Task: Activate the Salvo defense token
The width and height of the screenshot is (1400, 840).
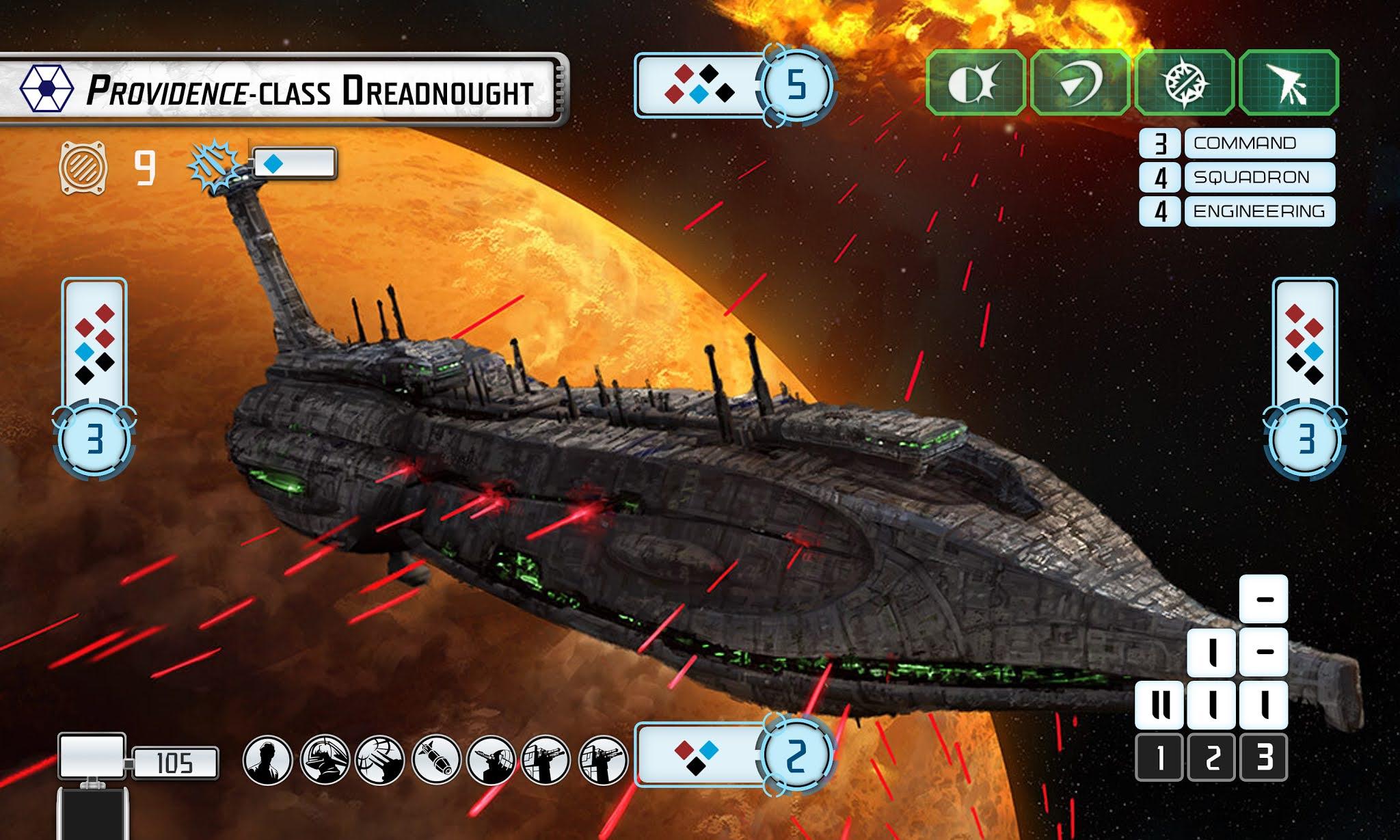Action: 1289,83
